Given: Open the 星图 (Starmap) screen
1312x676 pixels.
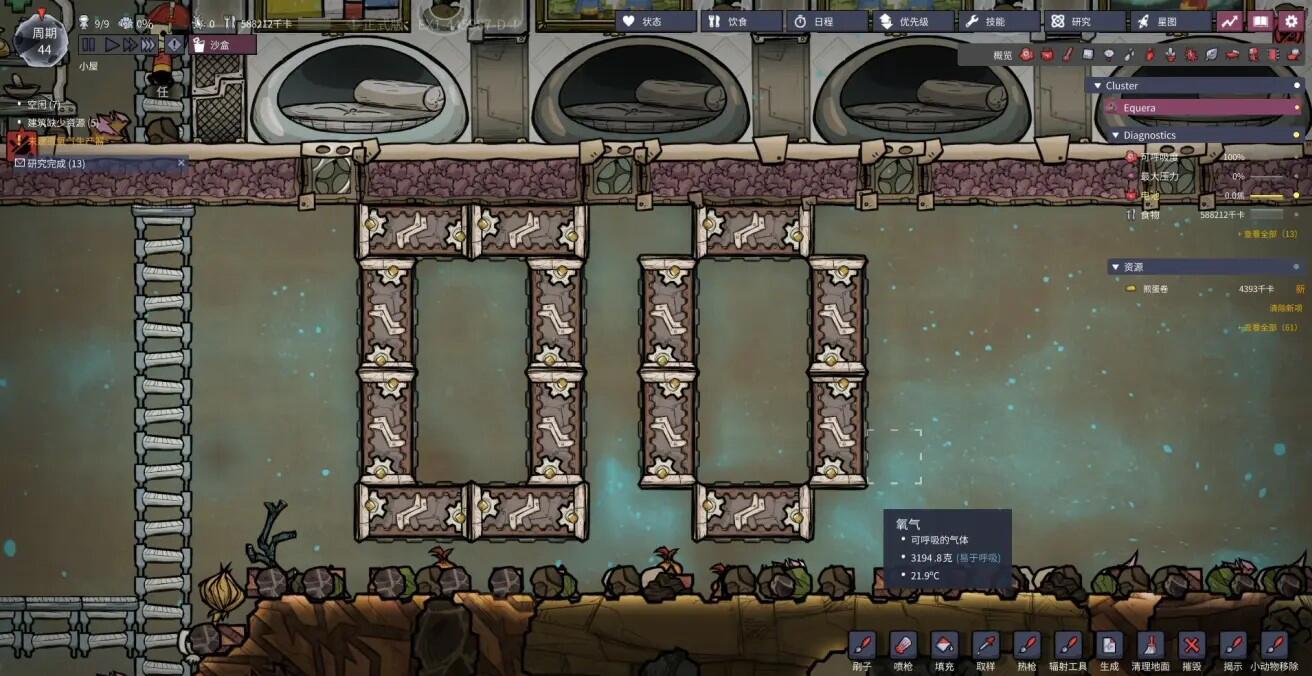Looking at the screenshot, I should coord(1169,21).
